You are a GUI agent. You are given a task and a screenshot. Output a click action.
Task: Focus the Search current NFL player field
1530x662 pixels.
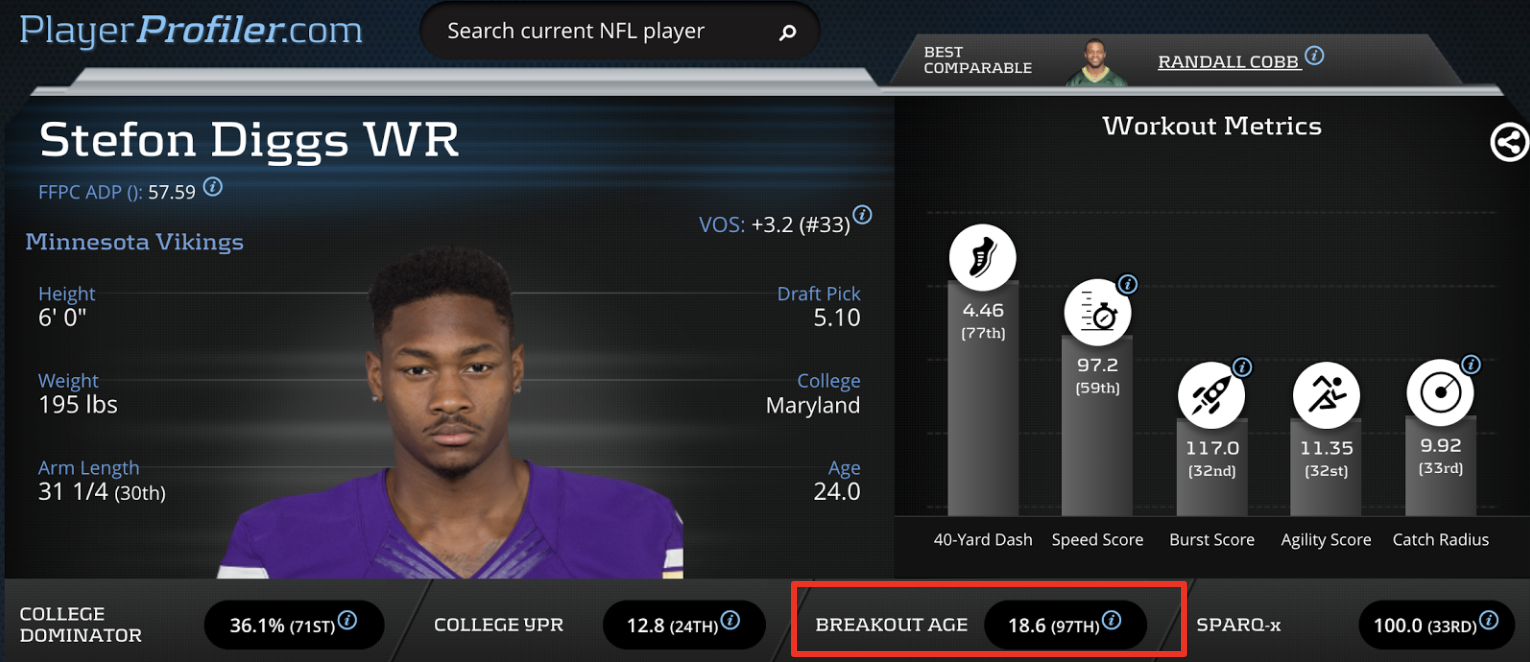point(576,32)
